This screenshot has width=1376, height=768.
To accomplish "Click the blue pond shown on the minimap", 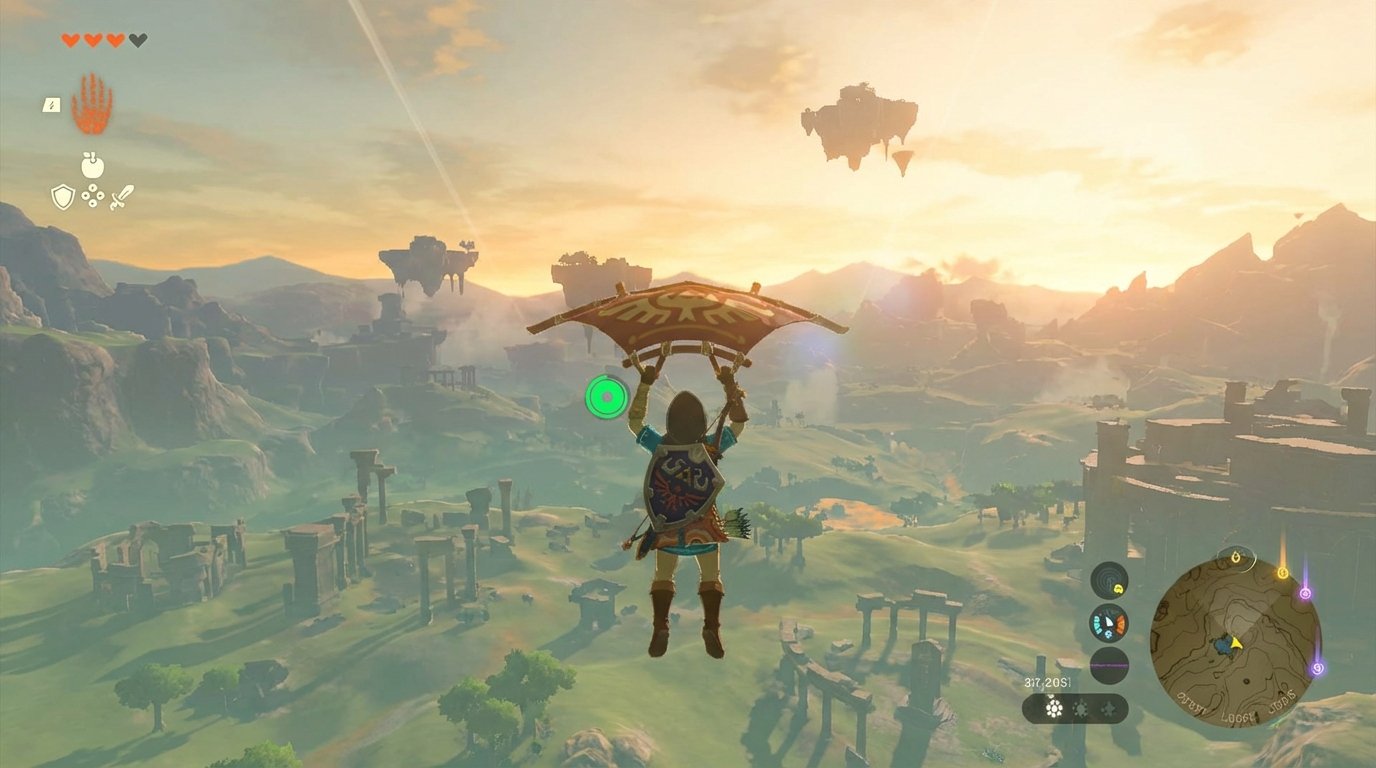I will (1224, 645).
